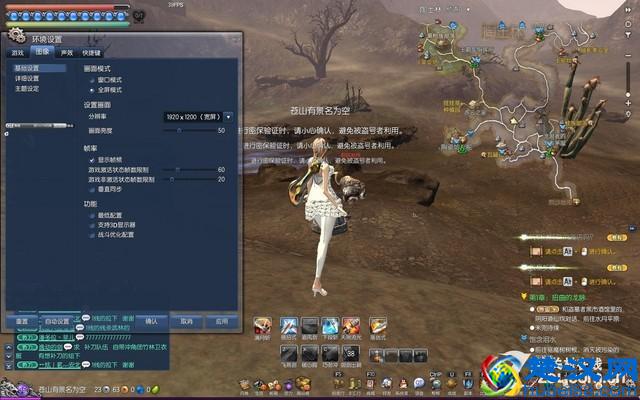Open the 声效 sound tab

(66, 51)
